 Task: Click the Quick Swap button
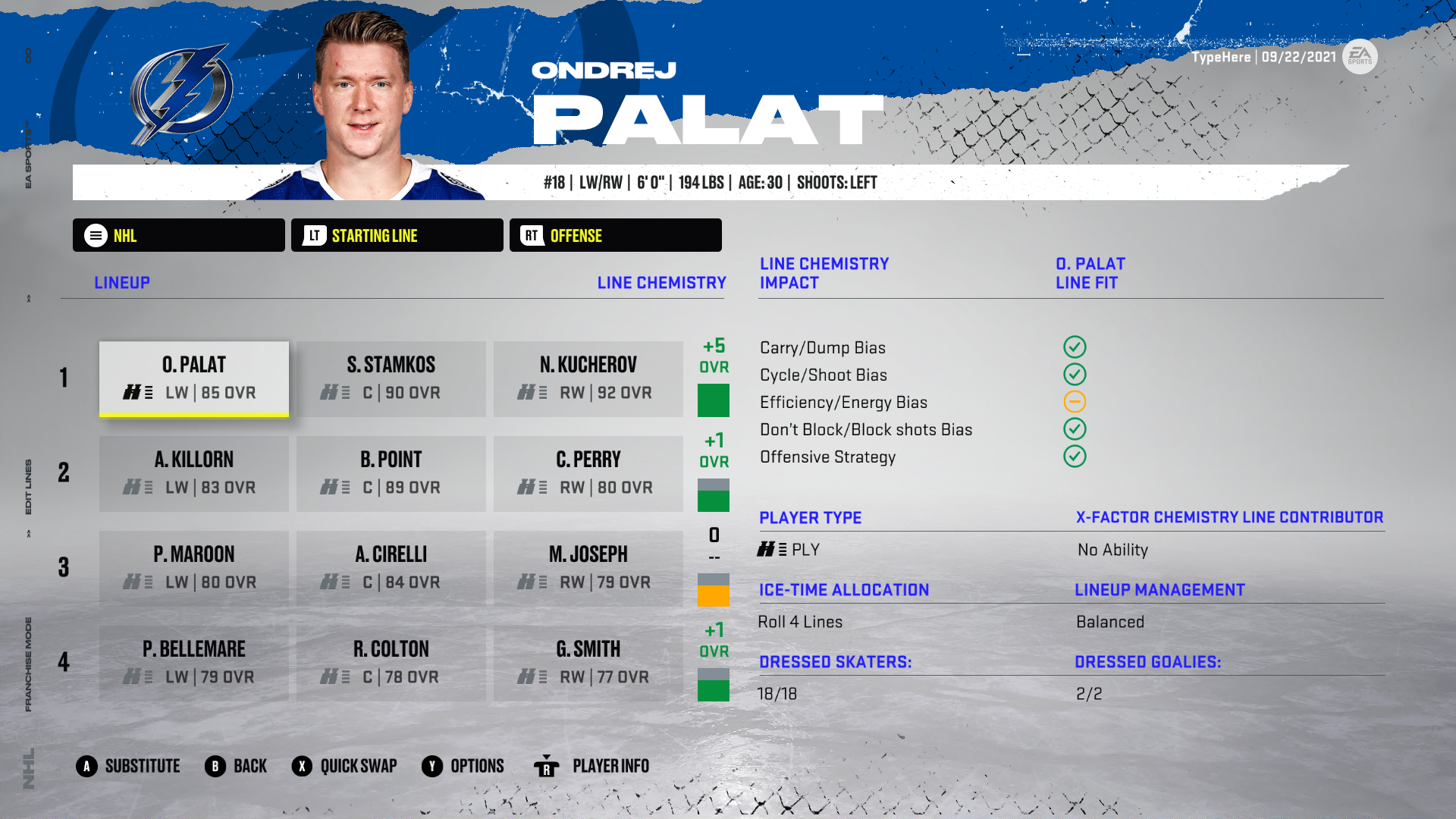[x=345, y=766]
